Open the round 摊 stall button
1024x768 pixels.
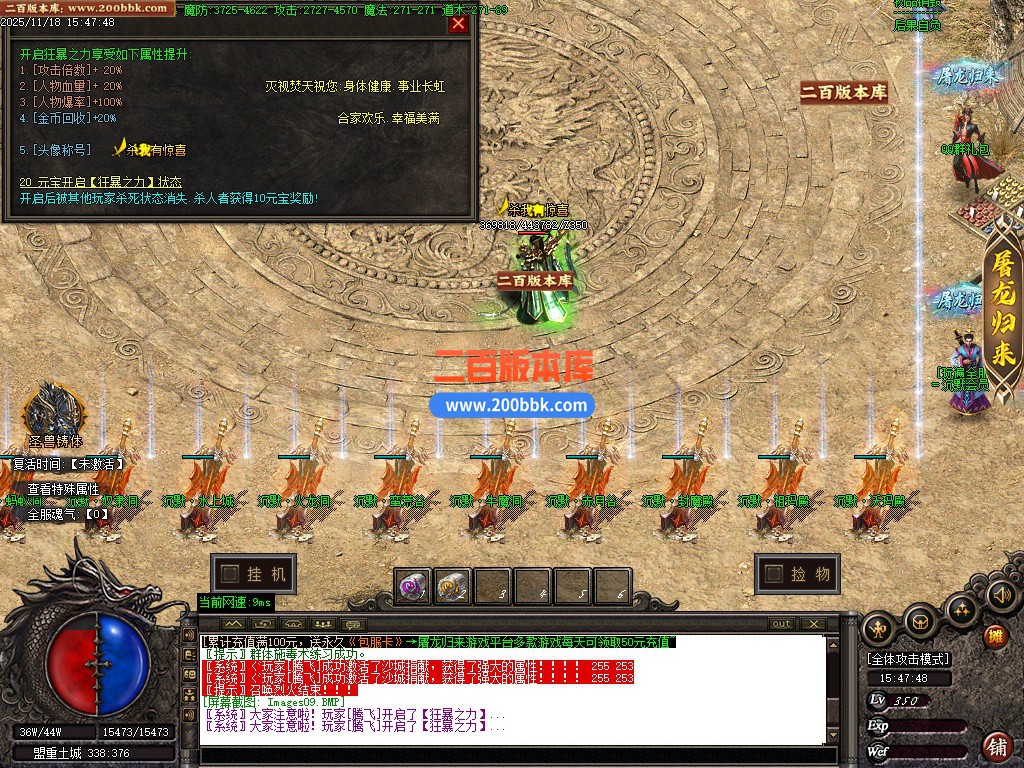[996, 636]
